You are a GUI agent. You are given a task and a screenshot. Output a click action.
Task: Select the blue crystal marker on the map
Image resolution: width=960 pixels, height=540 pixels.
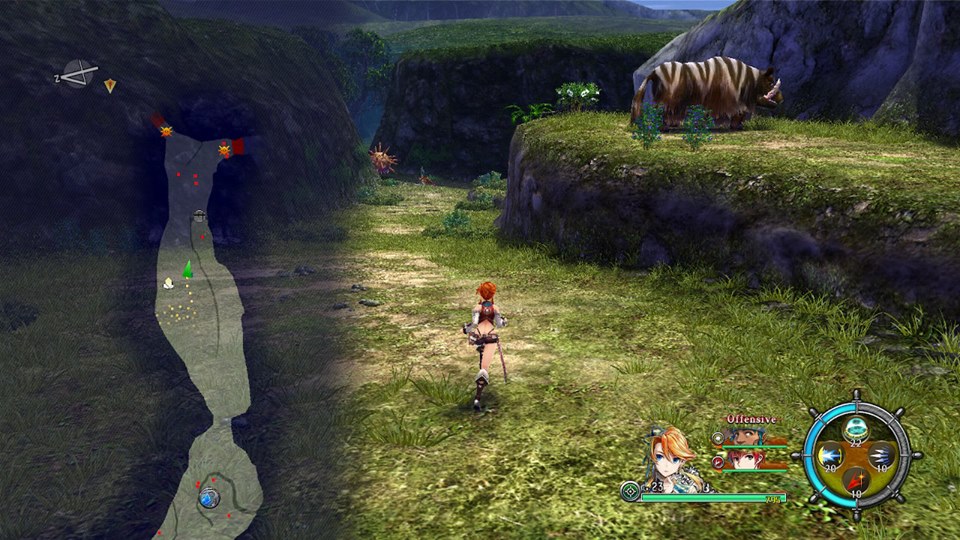[x=208, y=496]
